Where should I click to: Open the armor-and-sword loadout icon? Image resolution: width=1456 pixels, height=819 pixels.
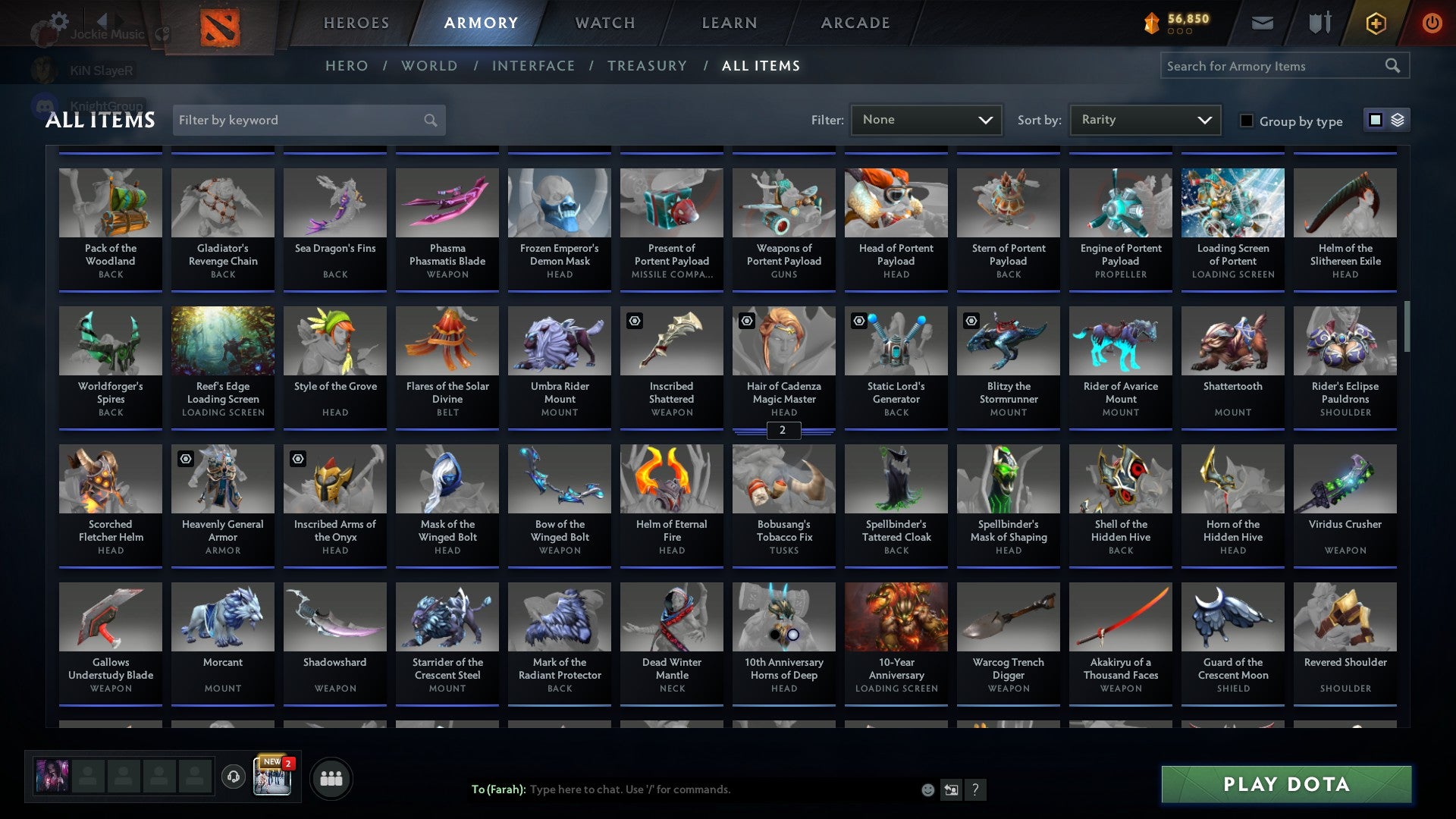coord(1319,23)
